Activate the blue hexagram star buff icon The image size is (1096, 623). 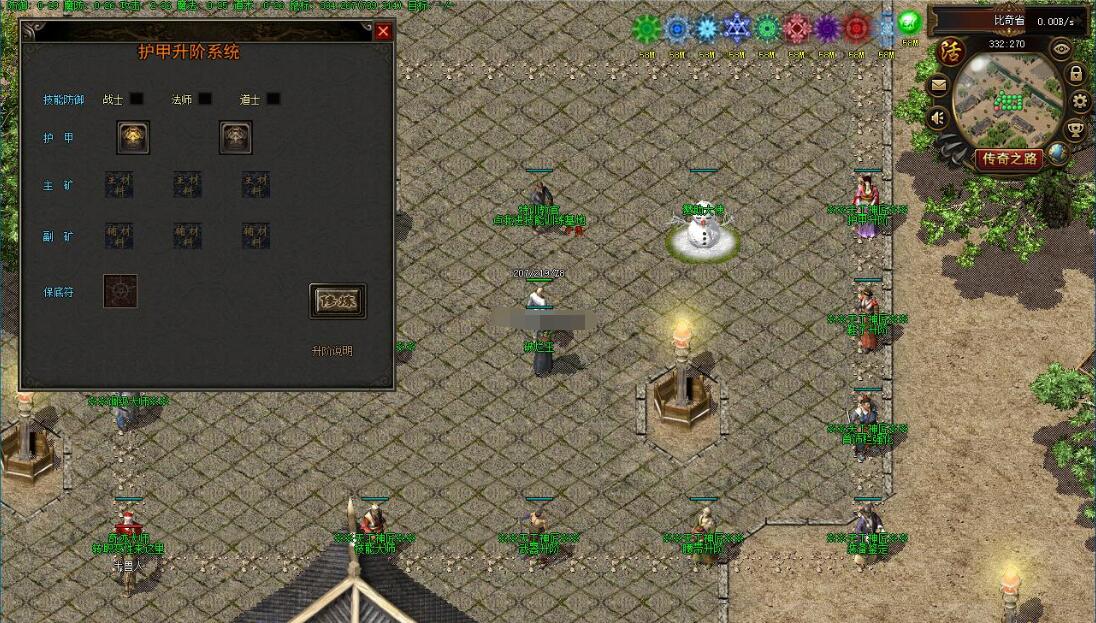coord(737,28)
